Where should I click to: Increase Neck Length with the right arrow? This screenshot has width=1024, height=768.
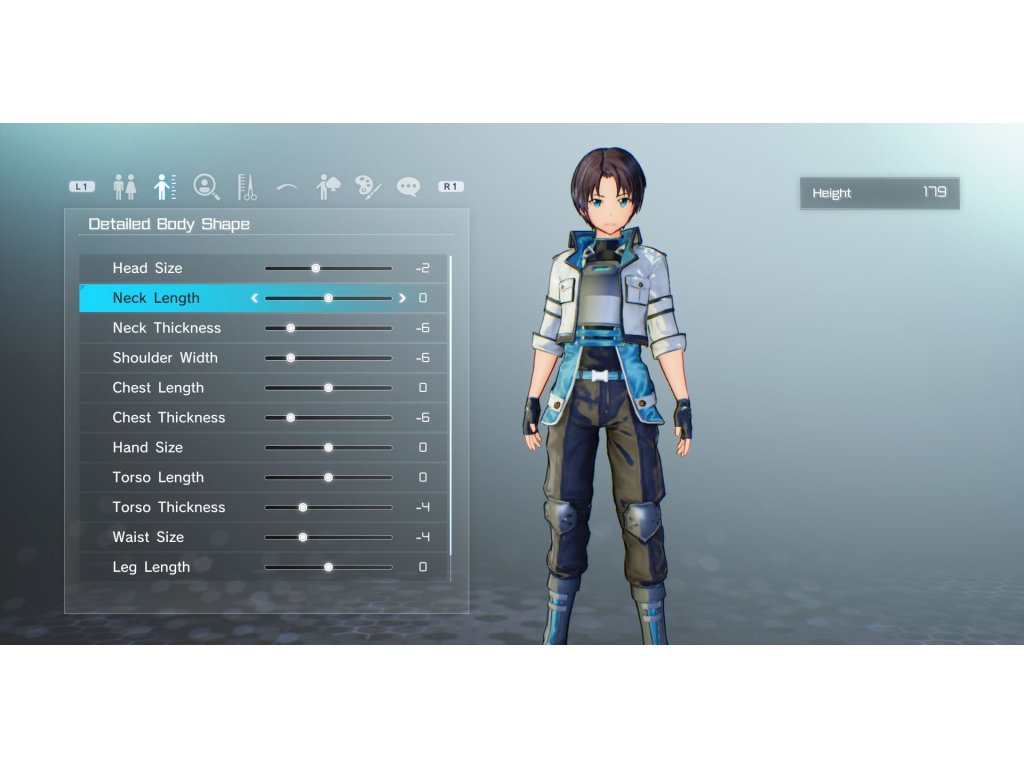pos(403,298)
